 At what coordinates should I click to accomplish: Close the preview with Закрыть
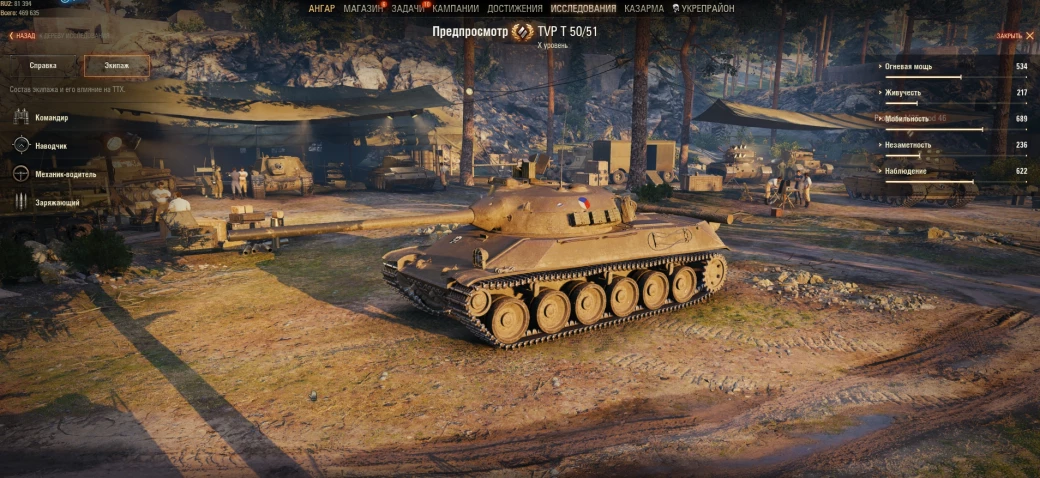1011,36
